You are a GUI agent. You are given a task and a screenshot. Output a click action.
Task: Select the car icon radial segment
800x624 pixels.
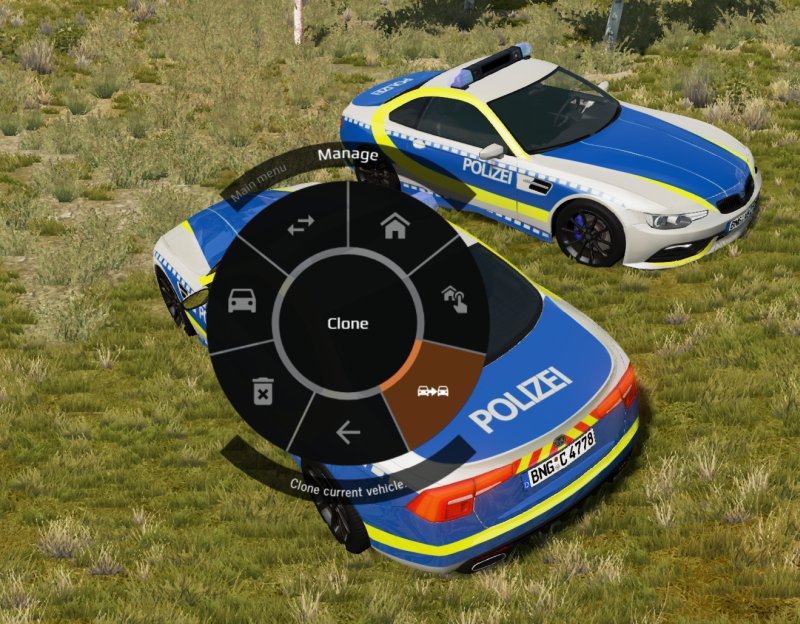pos(242,299)
